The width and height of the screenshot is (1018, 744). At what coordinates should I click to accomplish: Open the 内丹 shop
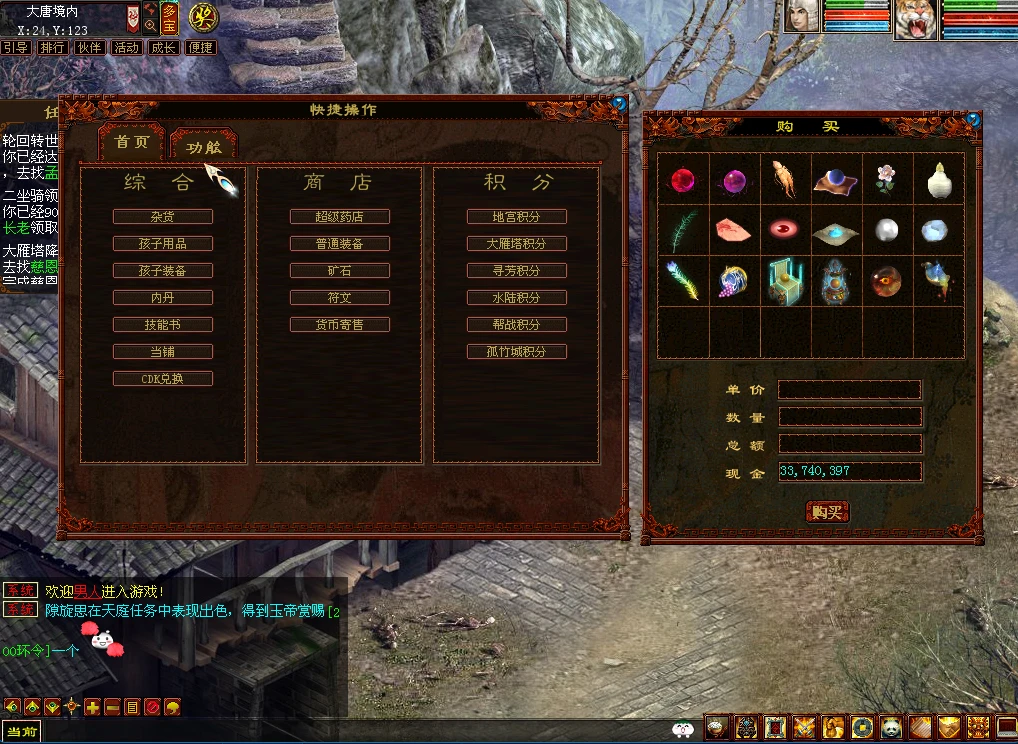click(x=163, y=298)
